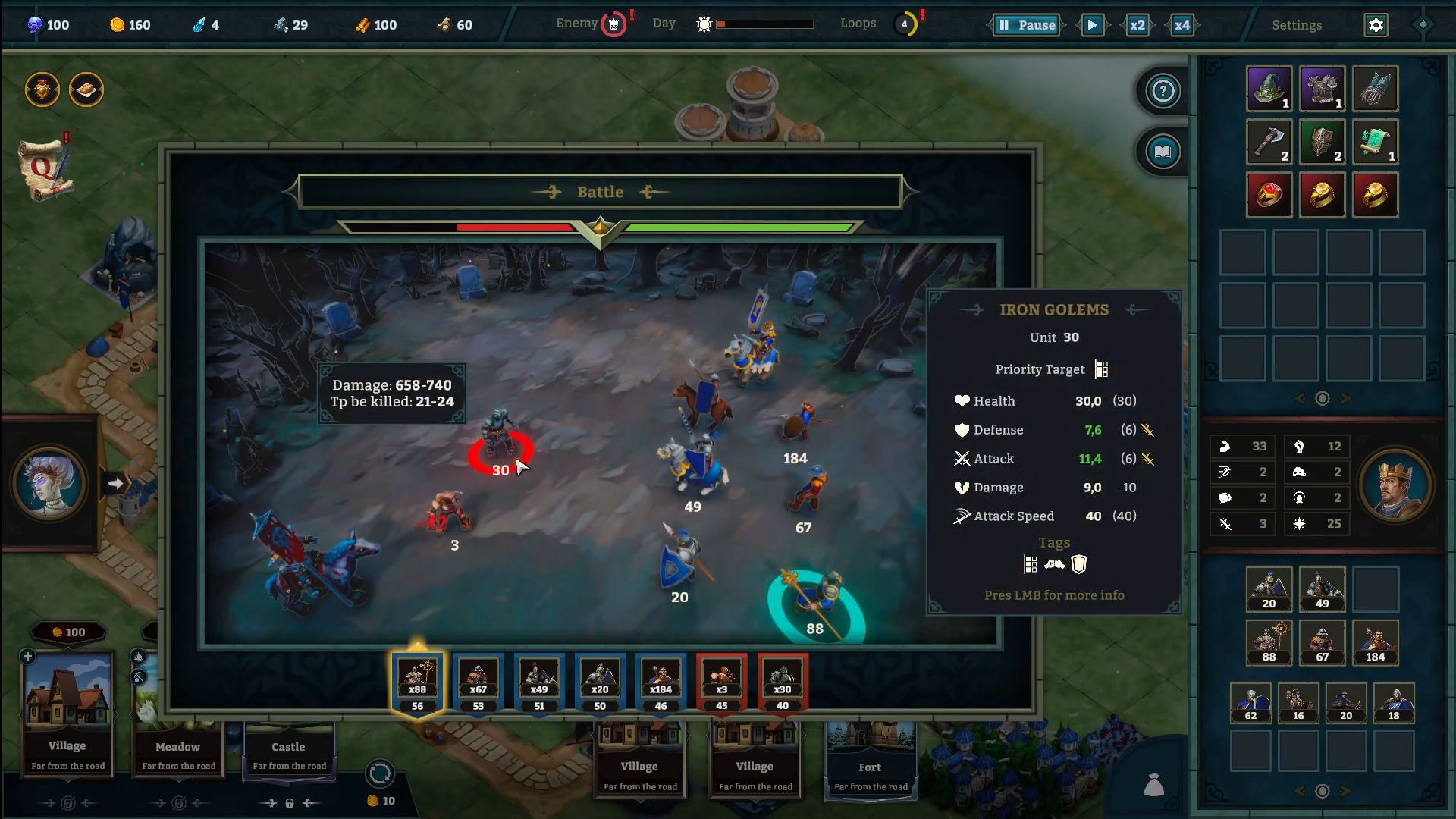Open the Settings gear
1456x819 pixels.
[x=1376, y=25]
